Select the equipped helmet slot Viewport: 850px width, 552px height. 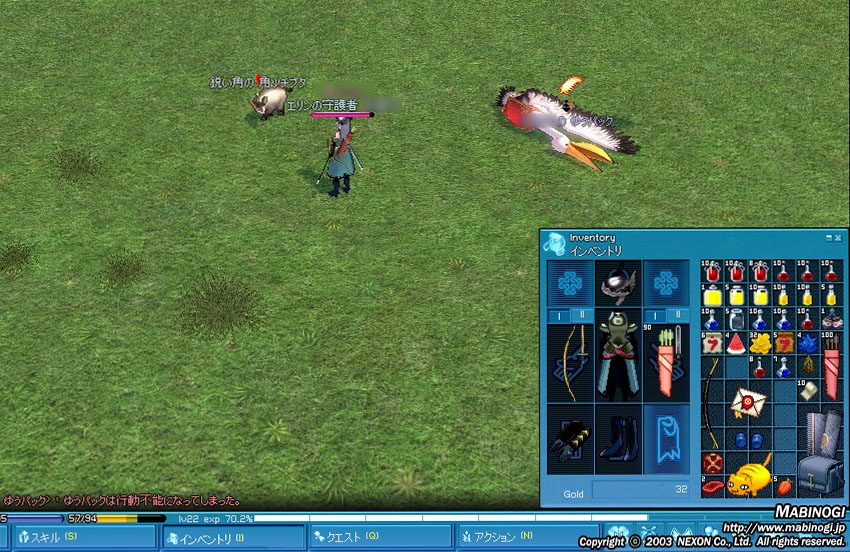pyautogui.click(x=618, y=283)
